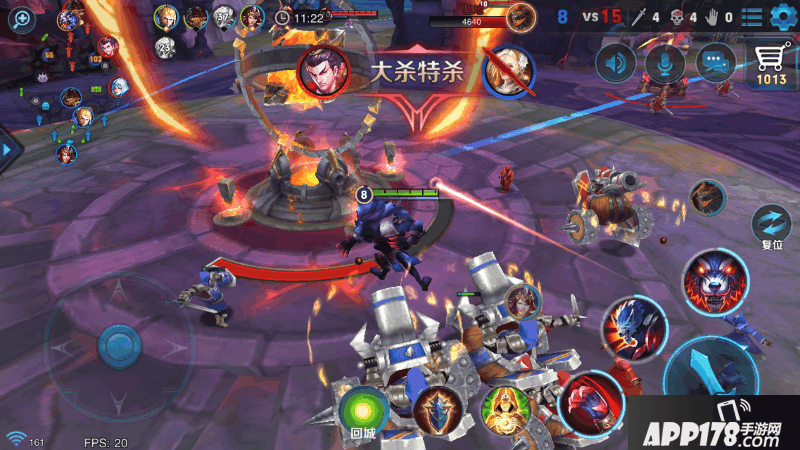
Task: Use the golden hooded figure heal spell
Action: 505,410
